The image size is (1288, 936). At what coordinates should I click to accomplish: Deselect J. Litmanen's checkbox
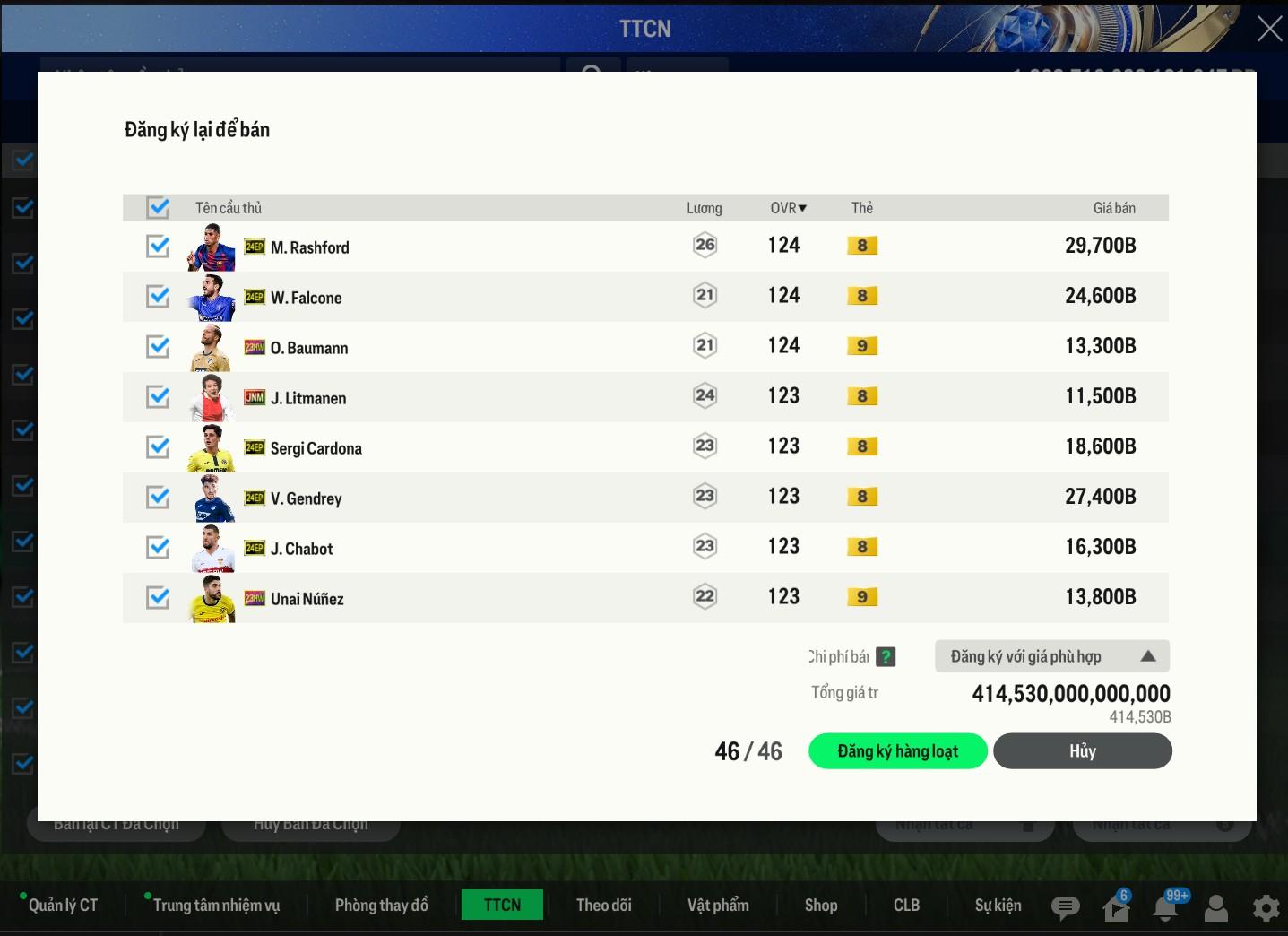pos(158,396)
